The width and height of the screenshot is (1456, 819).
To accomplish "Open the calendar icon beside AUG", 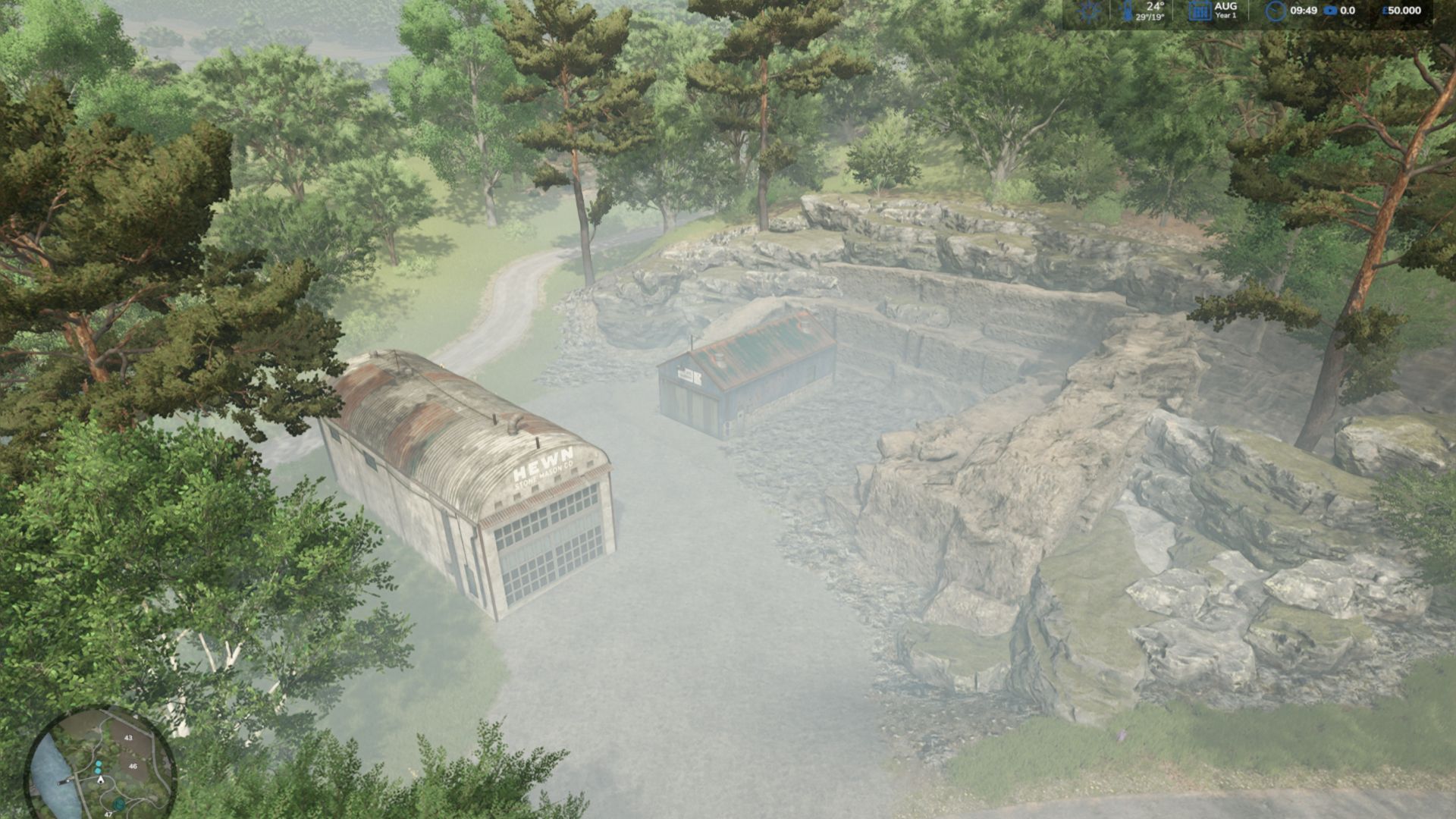I will click(1198, 11).
